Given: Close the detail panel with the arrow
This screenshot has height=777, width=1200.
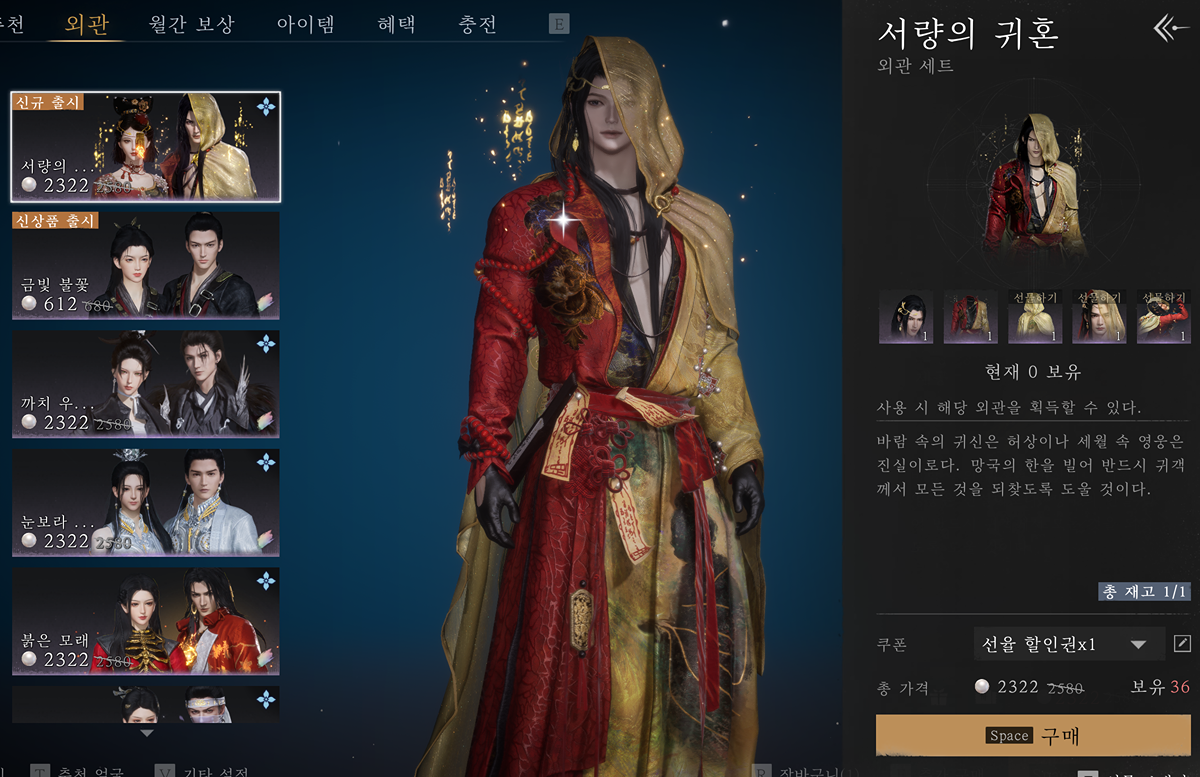Looking at the screenshot, I should pos(1170,28).
